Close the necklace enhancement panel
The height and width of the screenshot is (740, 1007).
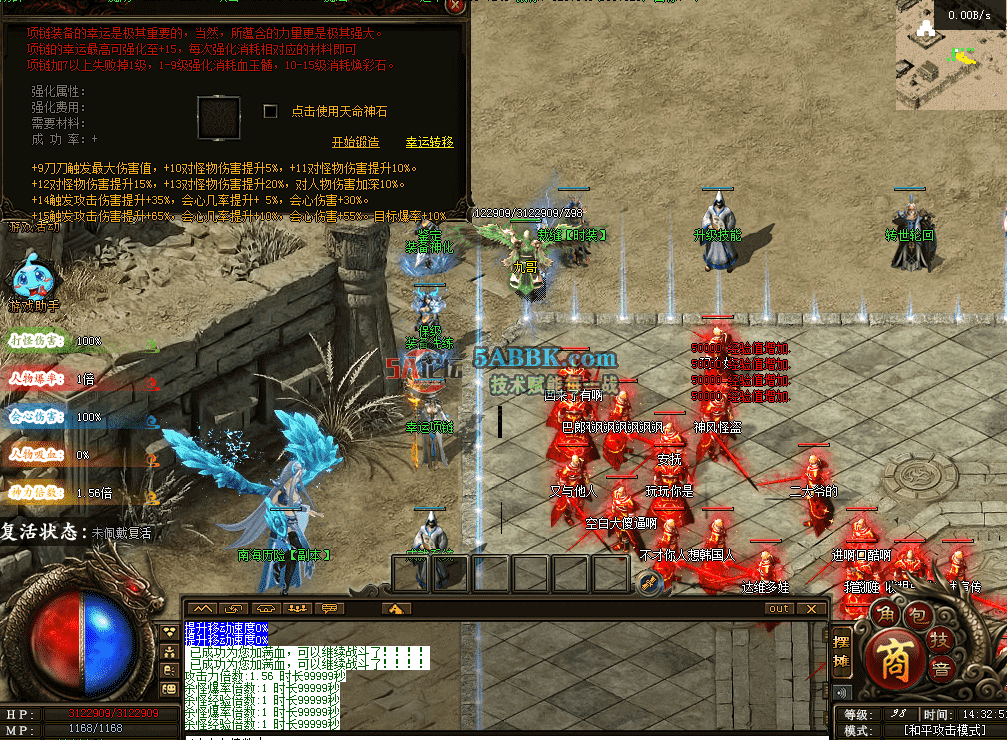pos(455,6)
